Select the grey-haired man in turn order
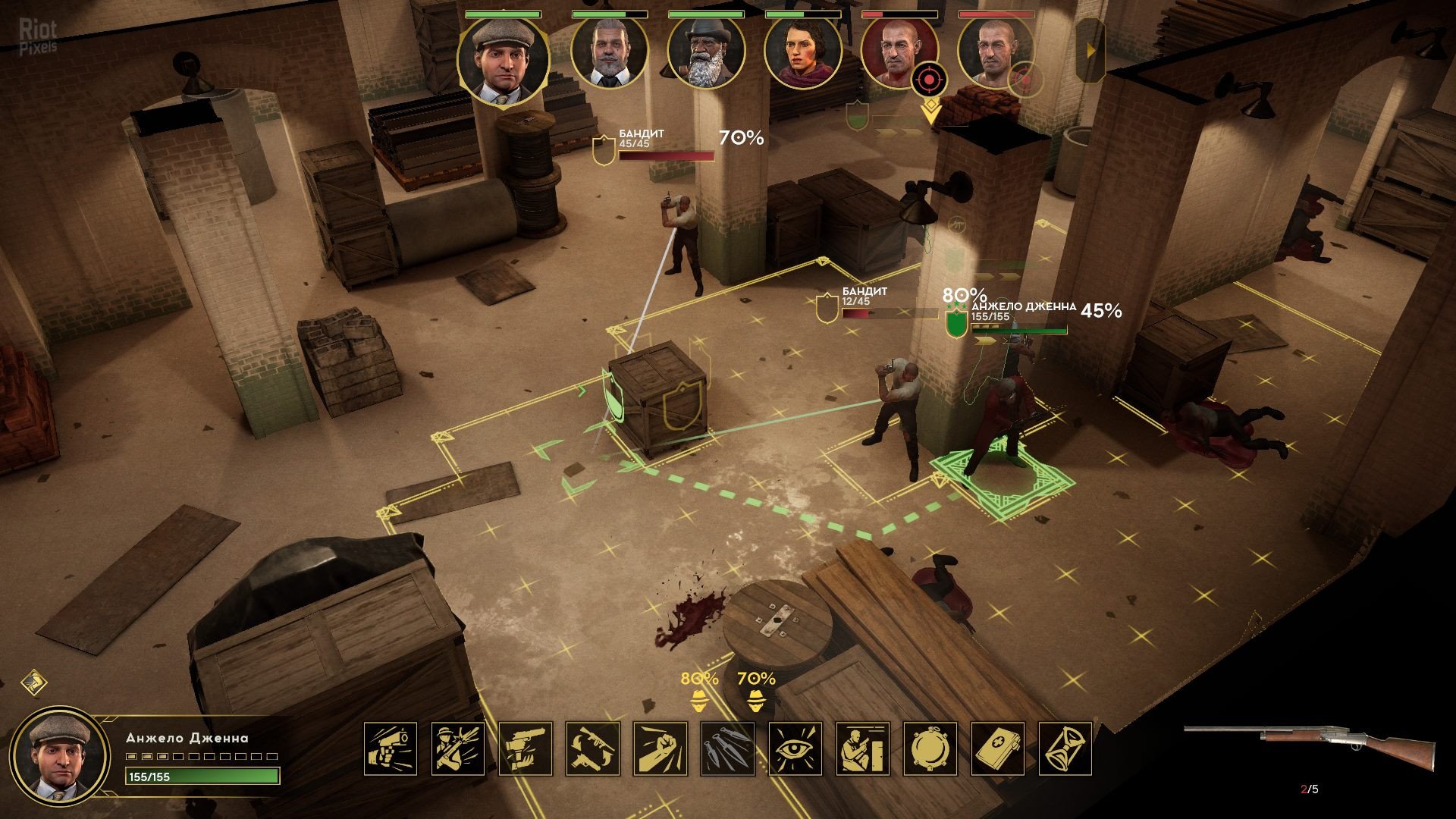This screenshot has width=1456, height=819. (609, 53)
